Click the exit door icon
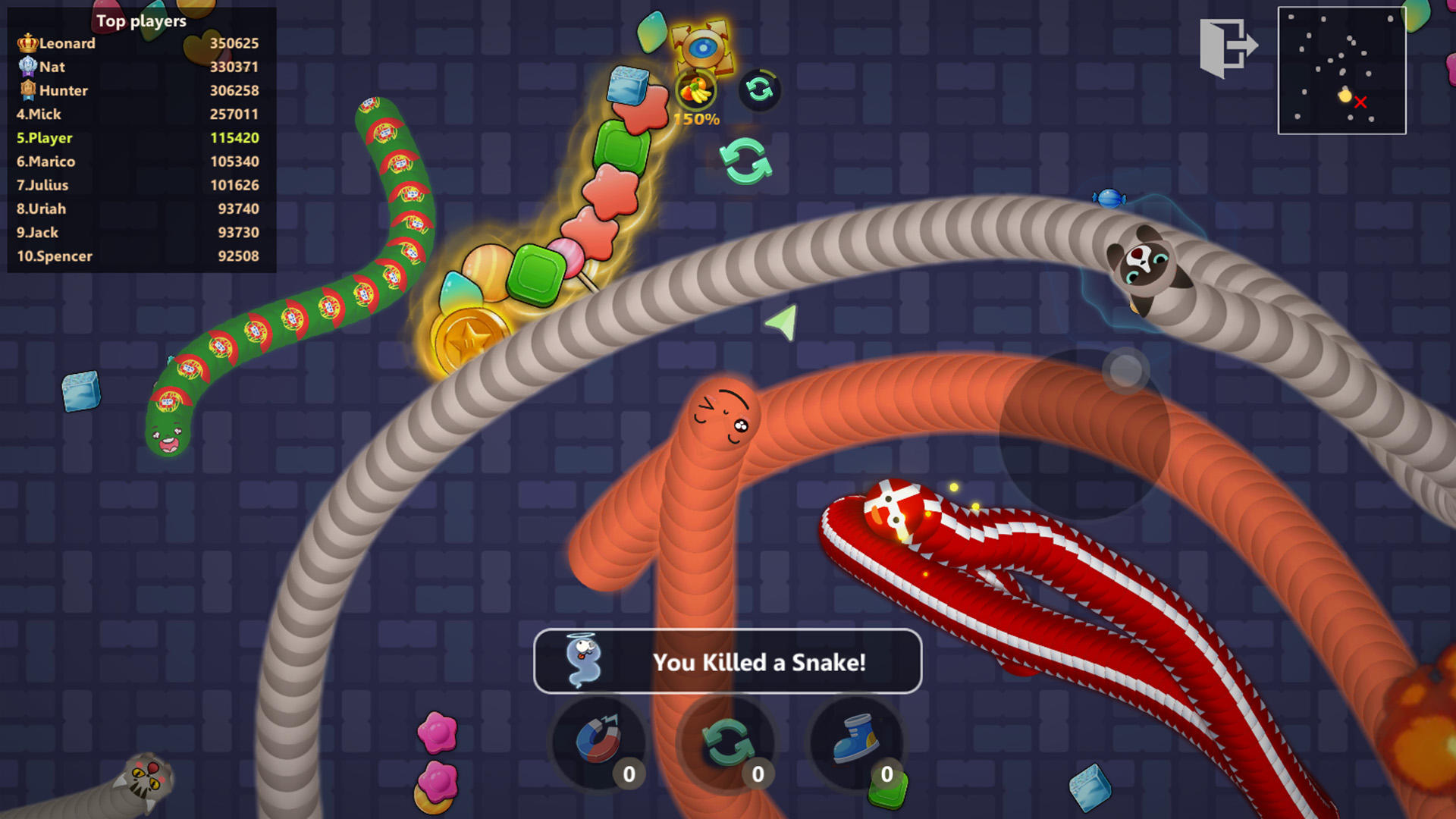 (1228, 45)
